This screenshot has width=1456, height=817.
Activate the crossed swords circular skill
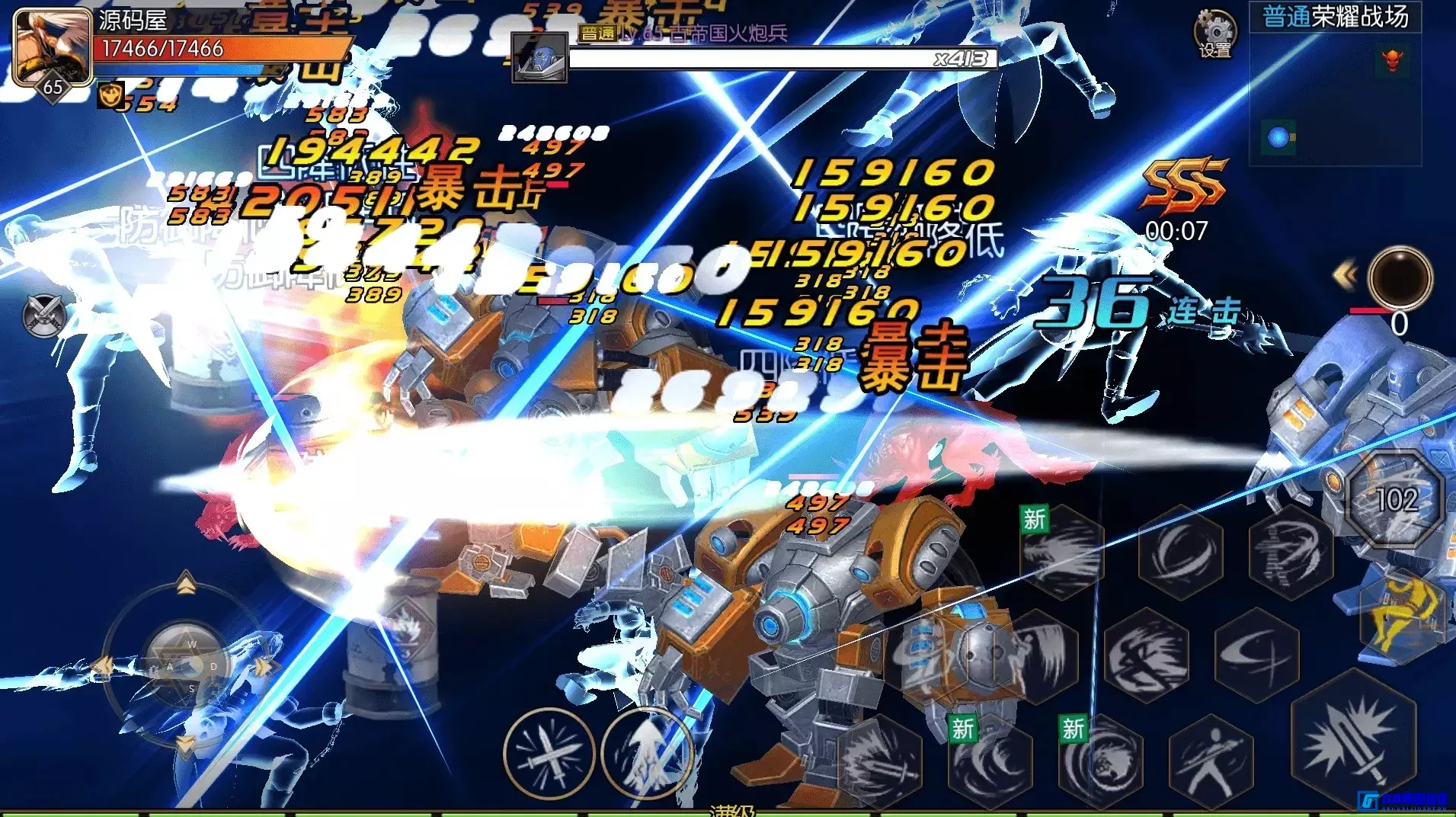[x=549, y=753]
